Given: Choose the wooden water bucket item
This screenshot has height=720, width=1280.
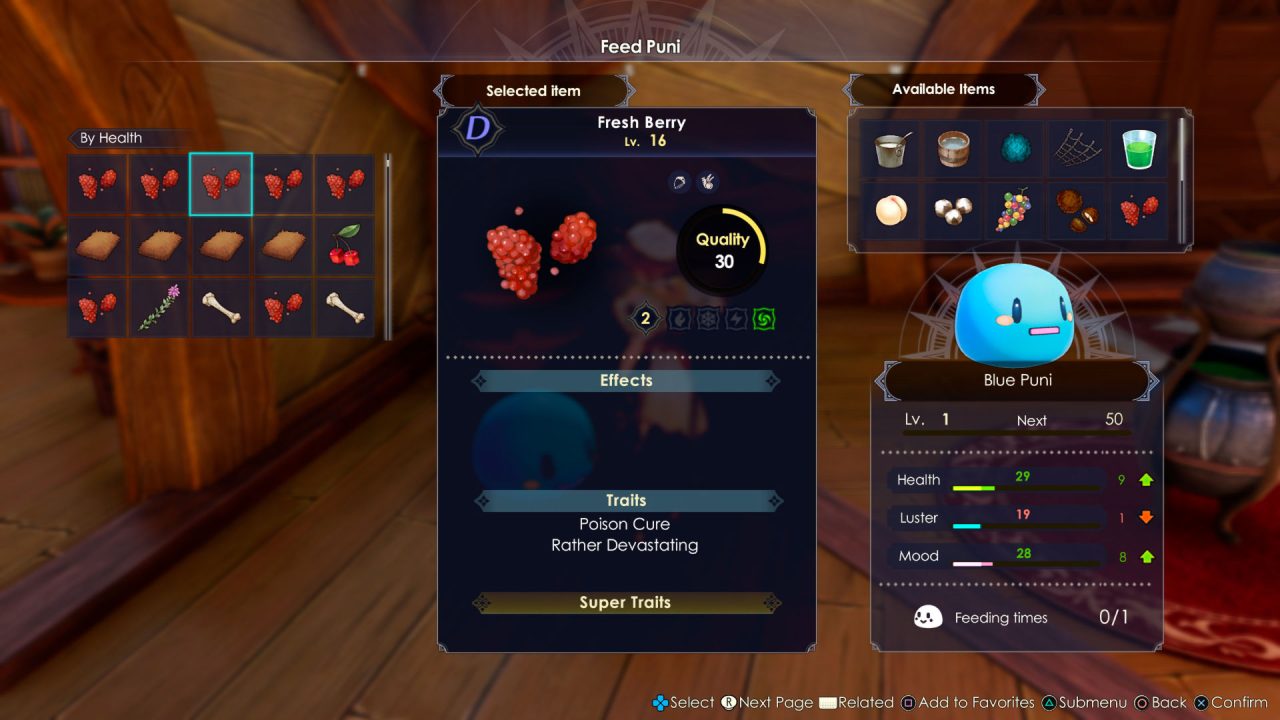Looking at the screenshot, I should coord(952,150).
